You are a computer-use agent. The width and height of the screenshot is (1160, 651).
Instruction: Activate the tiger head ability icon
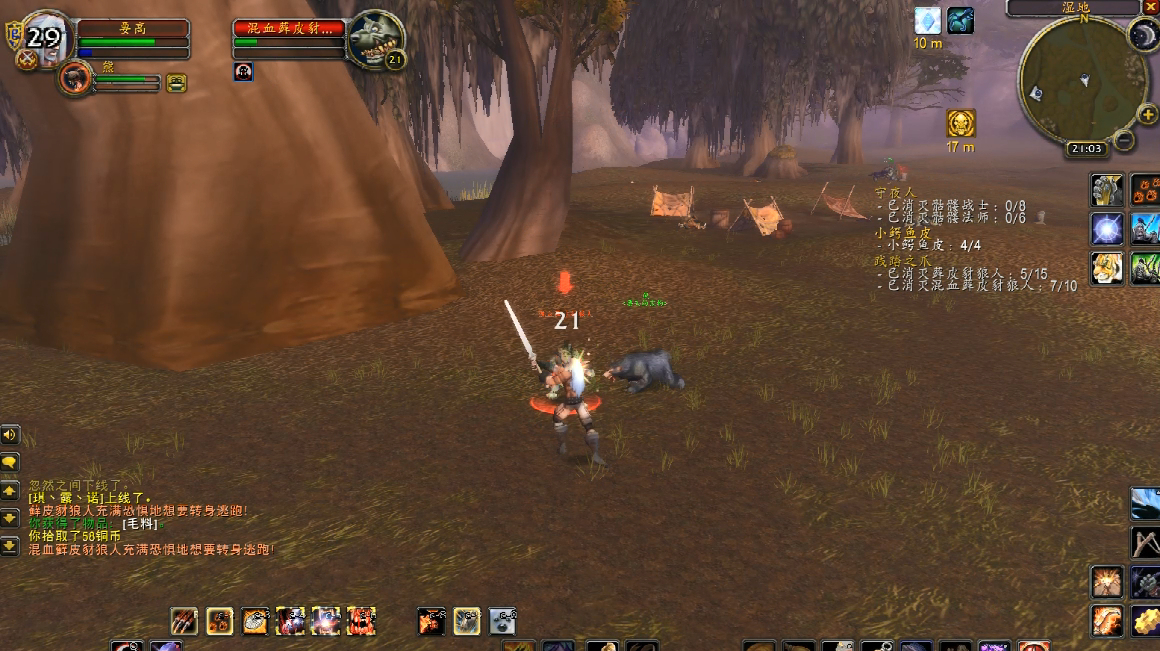click(1107, 268)
